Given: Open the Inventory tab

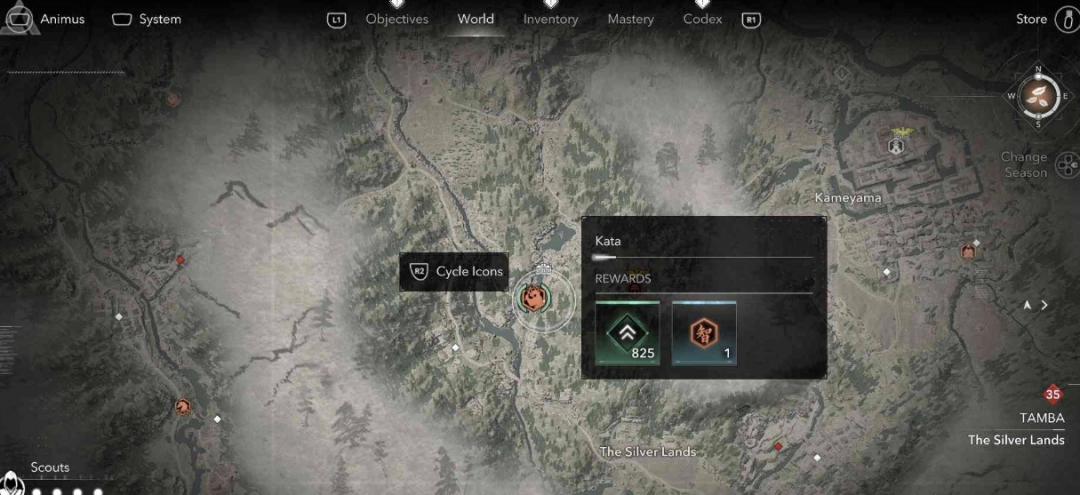Looking at the screenshot, I should (x=551, y=19).
